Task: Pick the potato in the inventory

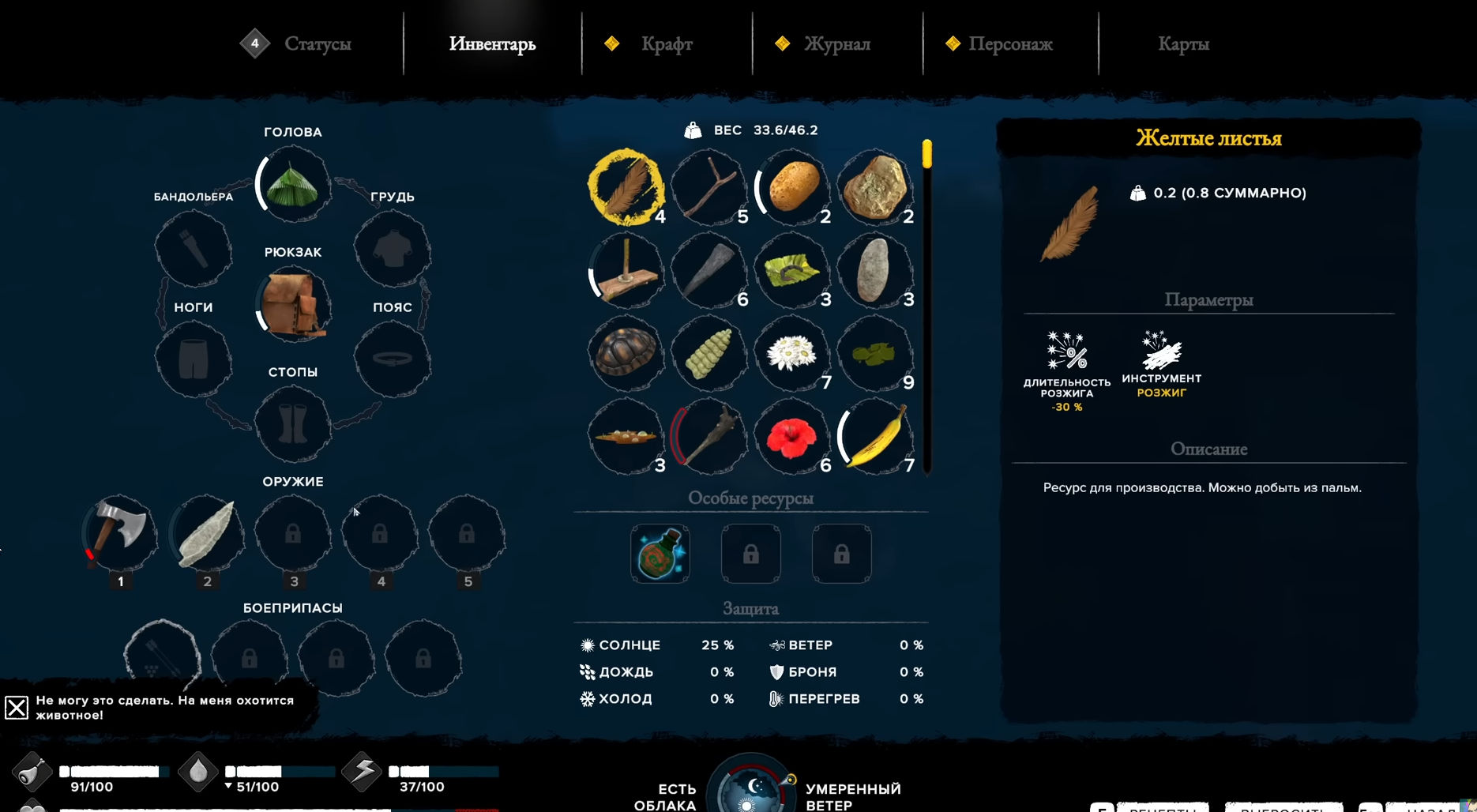Action: (793, 187)
